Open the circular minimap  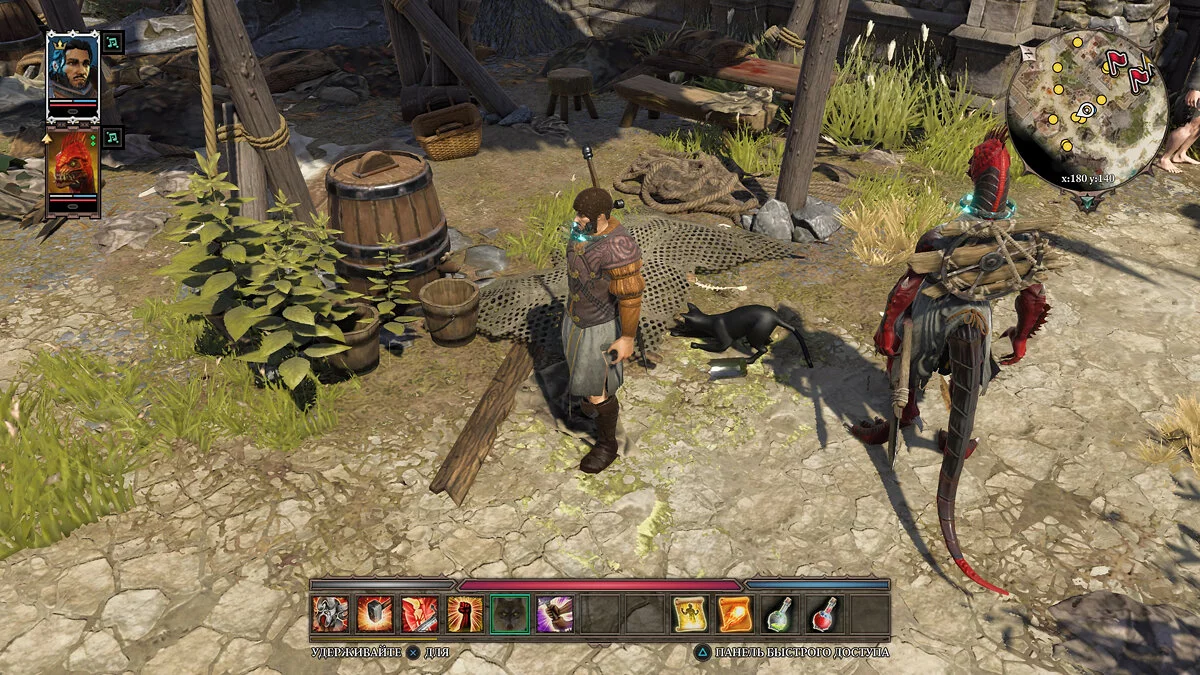tap(1086, 108)
